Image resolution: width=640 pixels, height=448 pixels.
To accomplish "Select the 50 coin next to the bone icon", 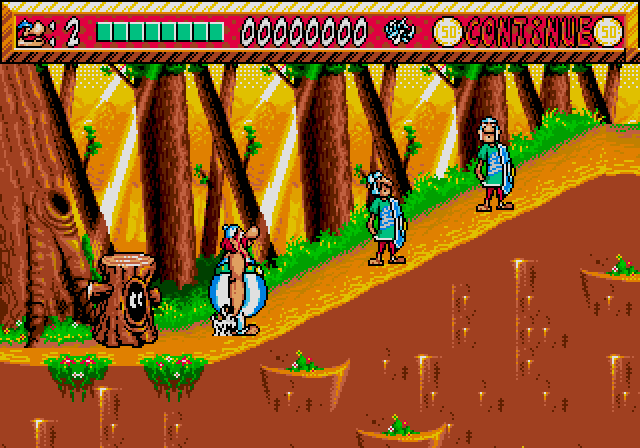I will tap(447, 32).
